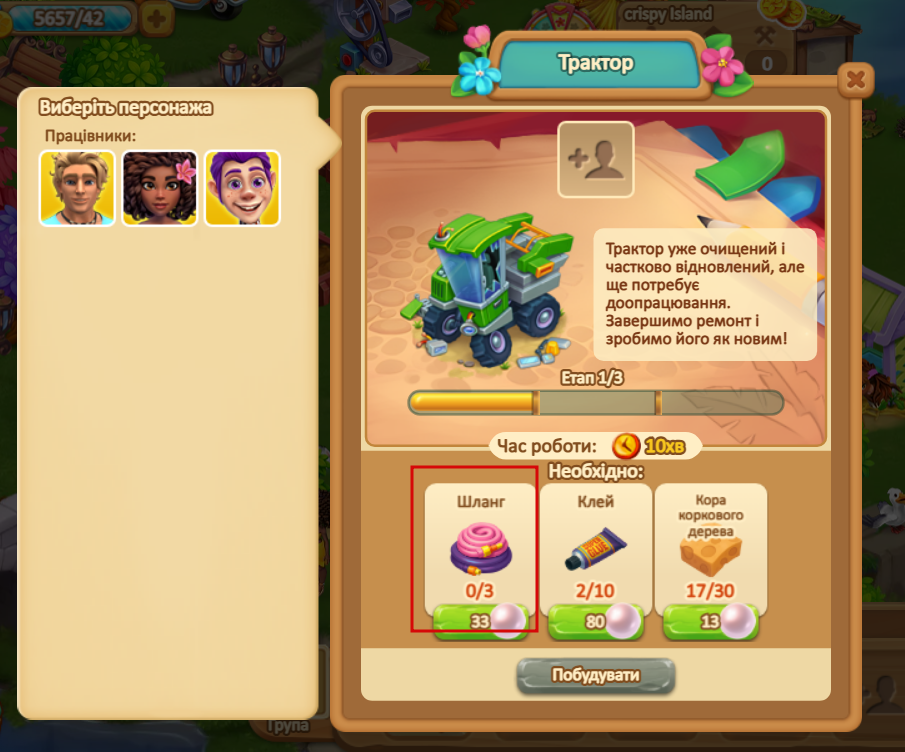Viewport: 905px width, 752px height.
Task: Select the blond male worker portrait
Action: pos(77,187)
